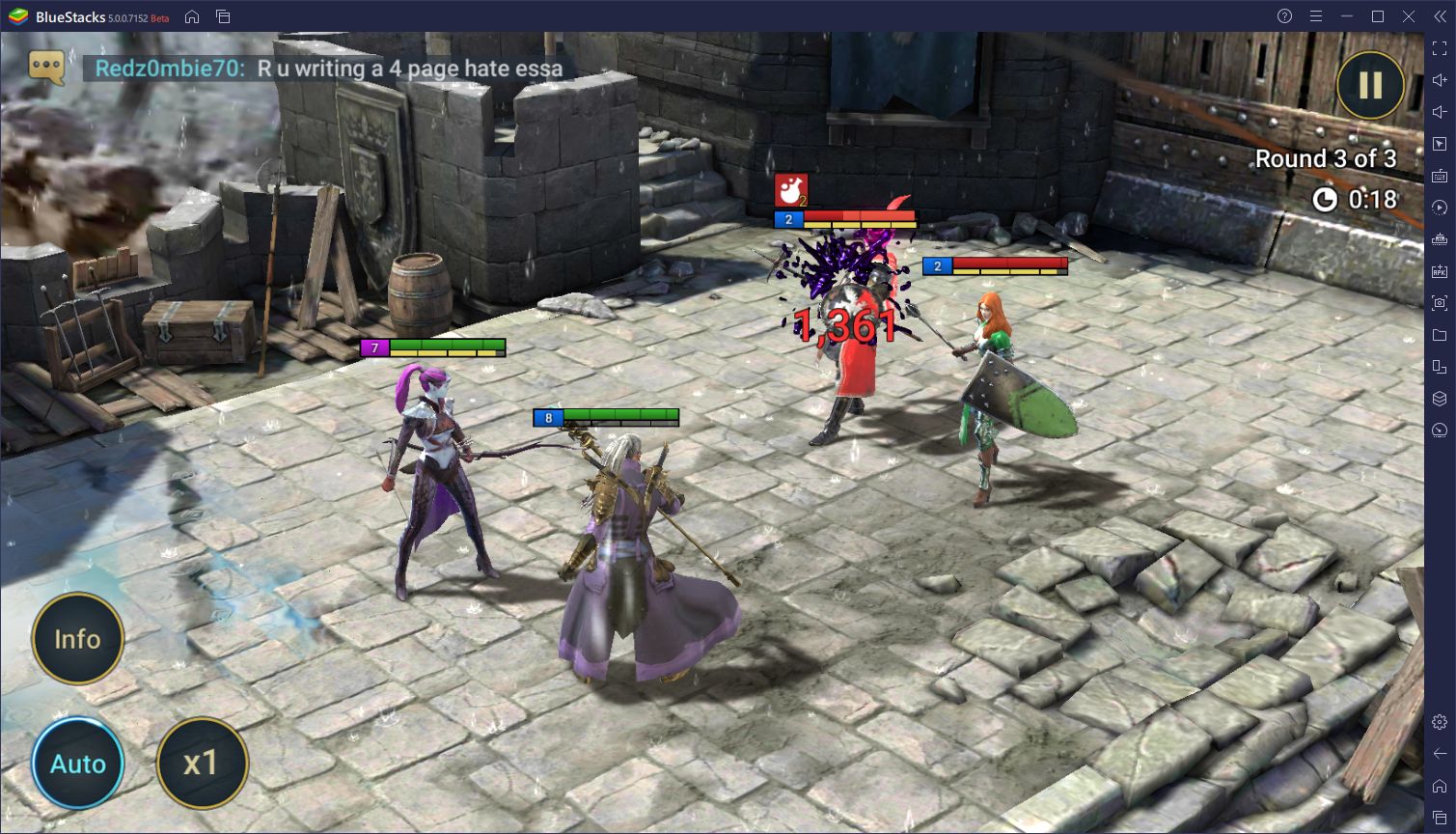Viewport: 1456px width, 834px height.
Task: Pause the battle
Action: pyautogui.click(x=1370, y=86)
